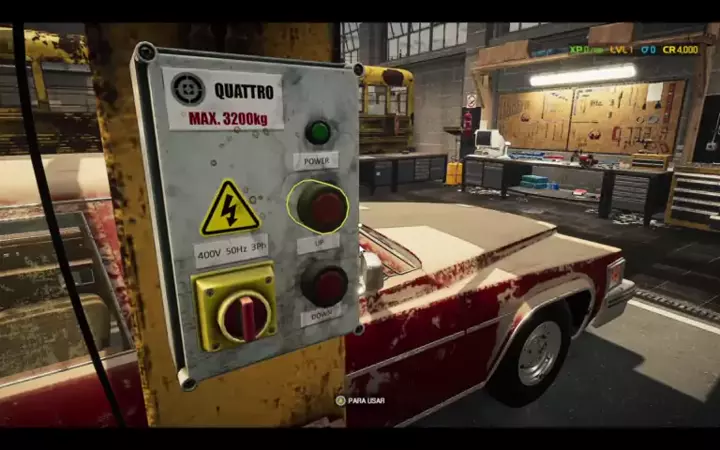Push the highlighted red UP lift button
Screen dimensions: 720x450
(319, 207)
